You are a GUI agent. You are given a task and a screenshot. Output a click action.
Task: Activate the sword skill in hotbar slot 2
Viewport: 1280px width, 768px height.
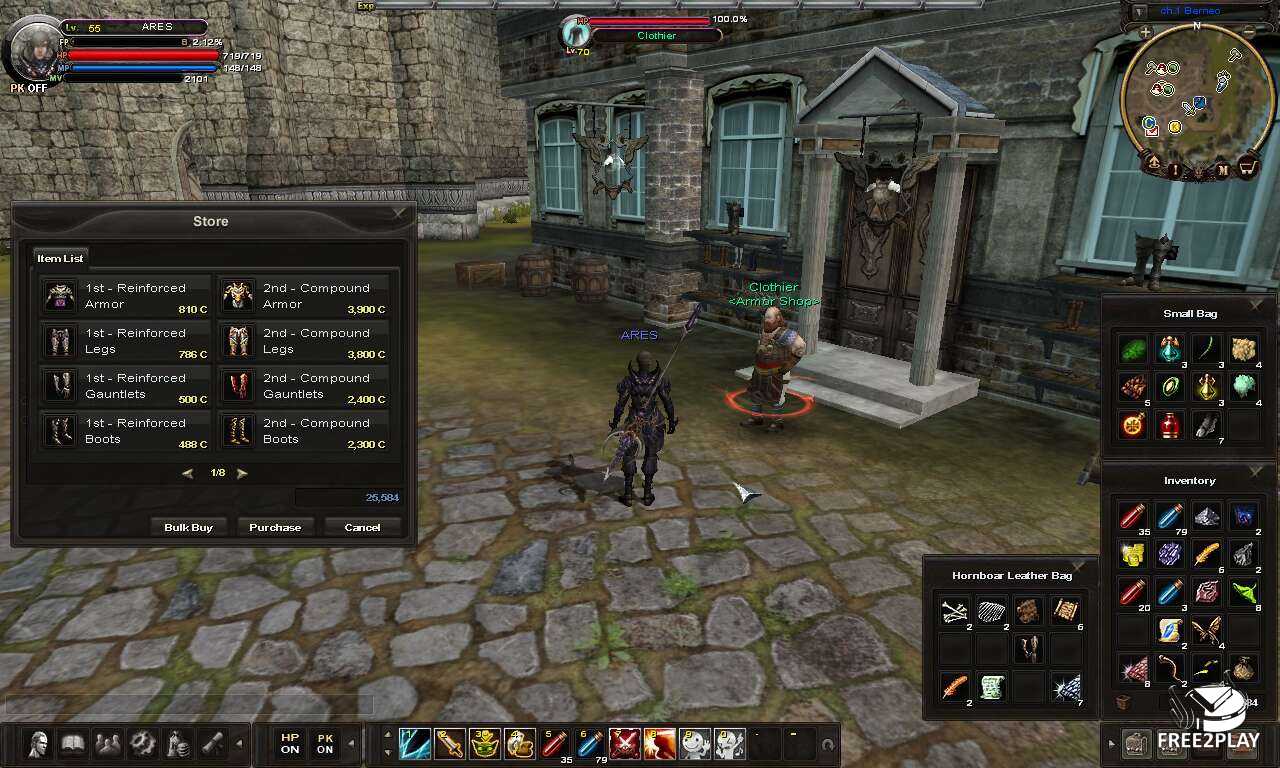click(449, 744)
